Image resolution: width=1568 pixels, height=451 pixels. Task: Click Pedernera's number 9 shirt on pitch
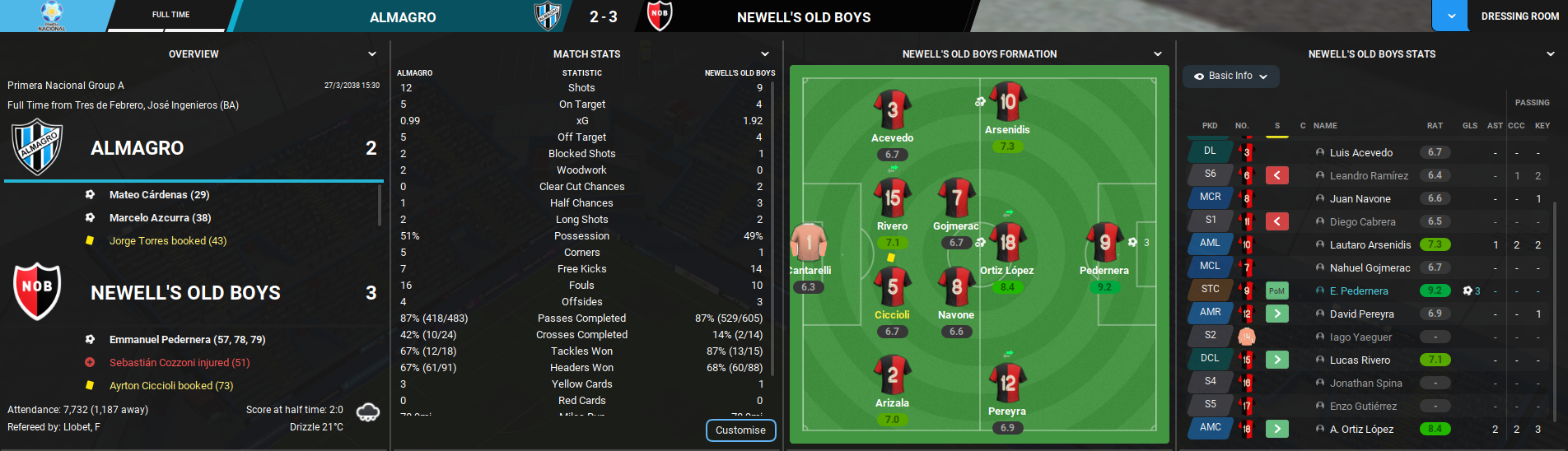tap(1104, 242)
